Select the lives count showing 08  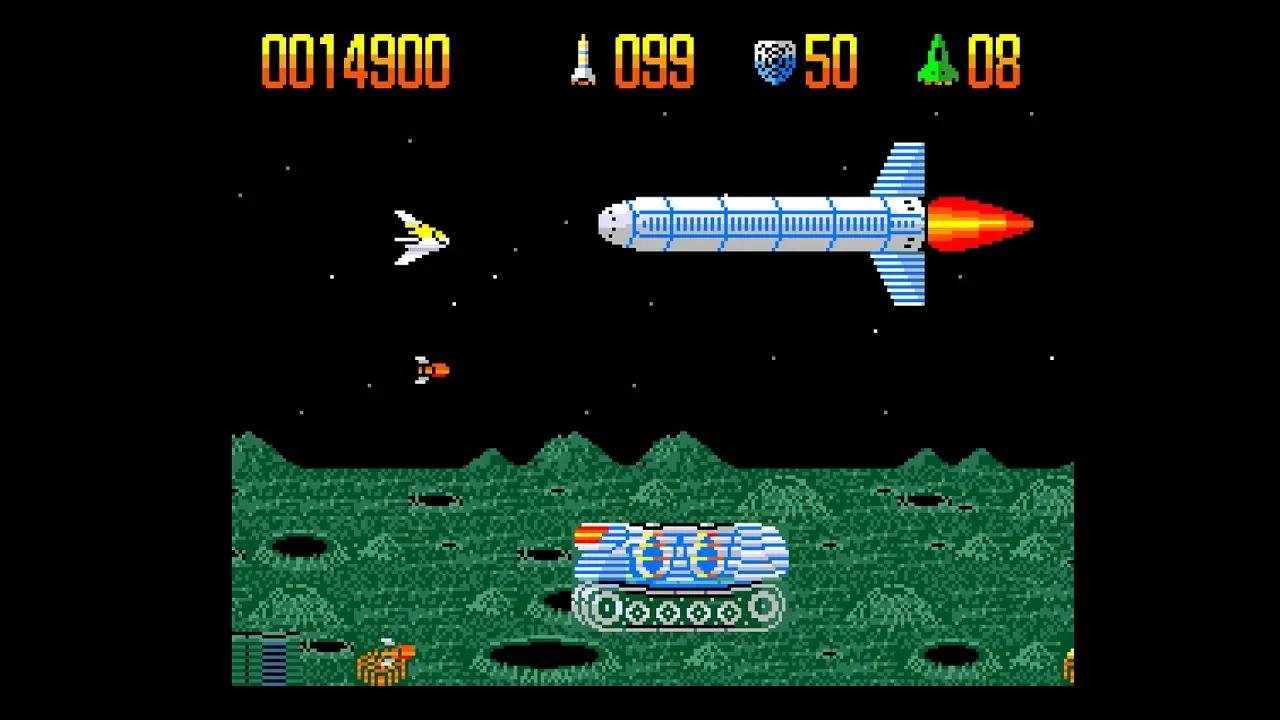[x=994, y=62]
